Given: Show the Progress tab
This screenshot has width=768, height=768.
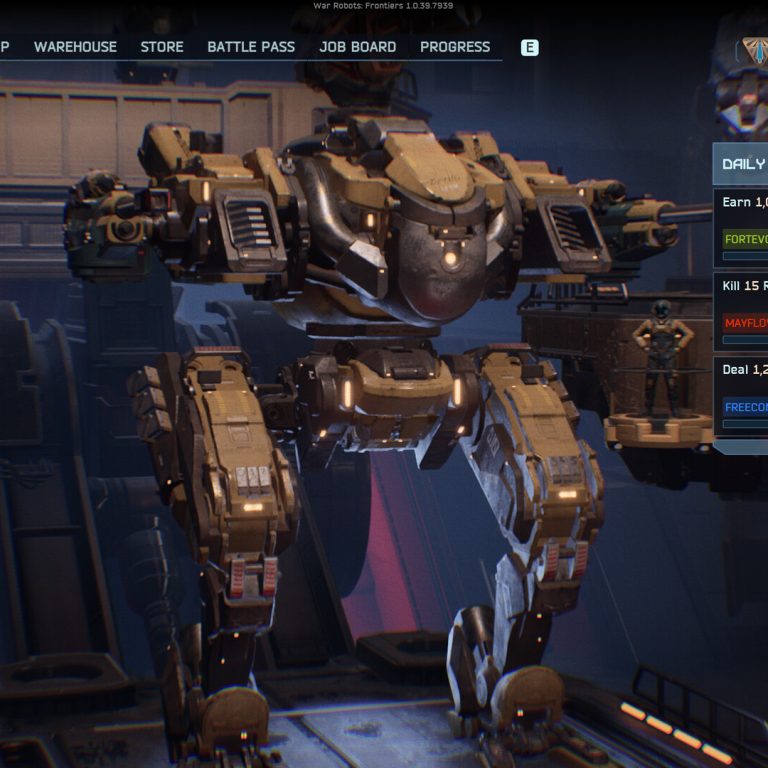Looking at the screenshot, I should coord(455,47).
